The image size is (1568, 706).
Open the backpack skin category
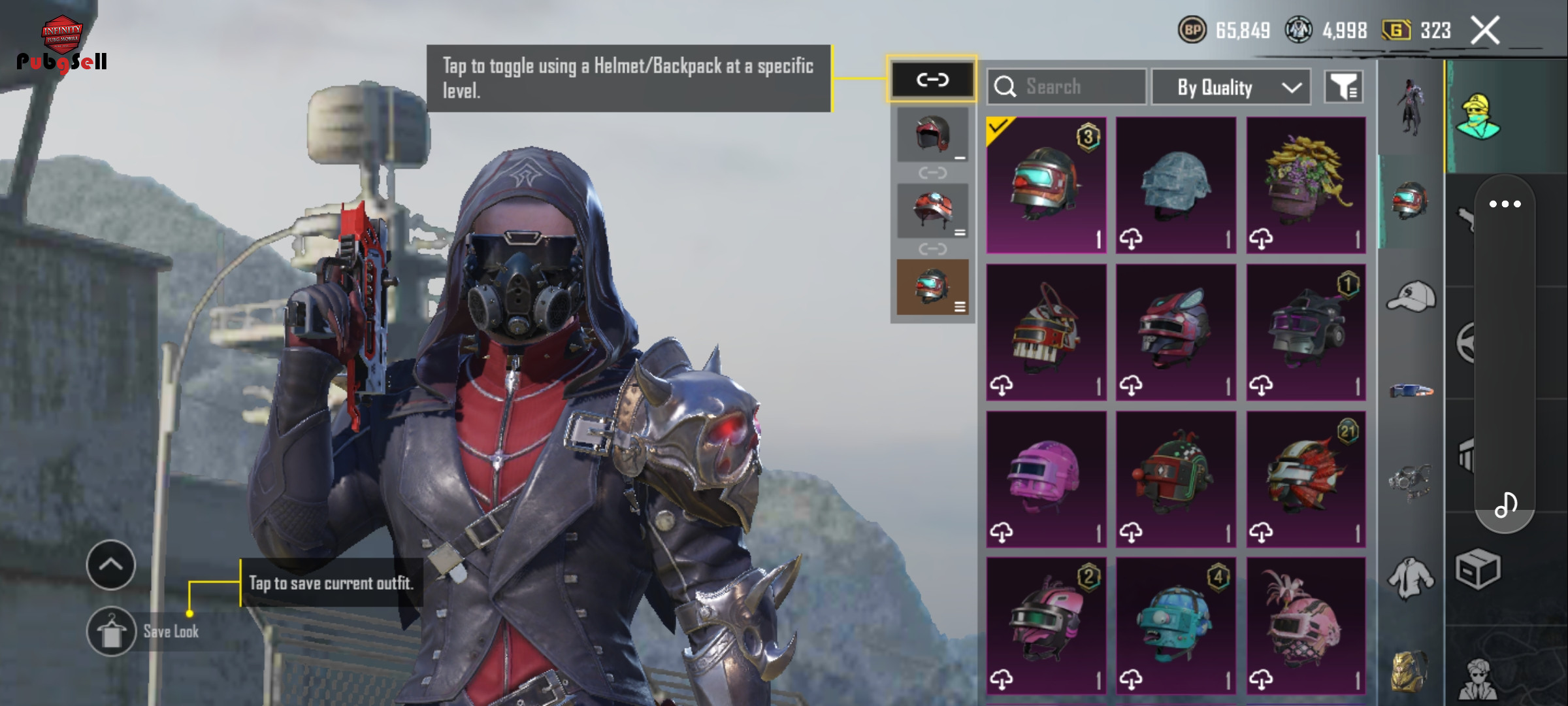[1410, 670]
